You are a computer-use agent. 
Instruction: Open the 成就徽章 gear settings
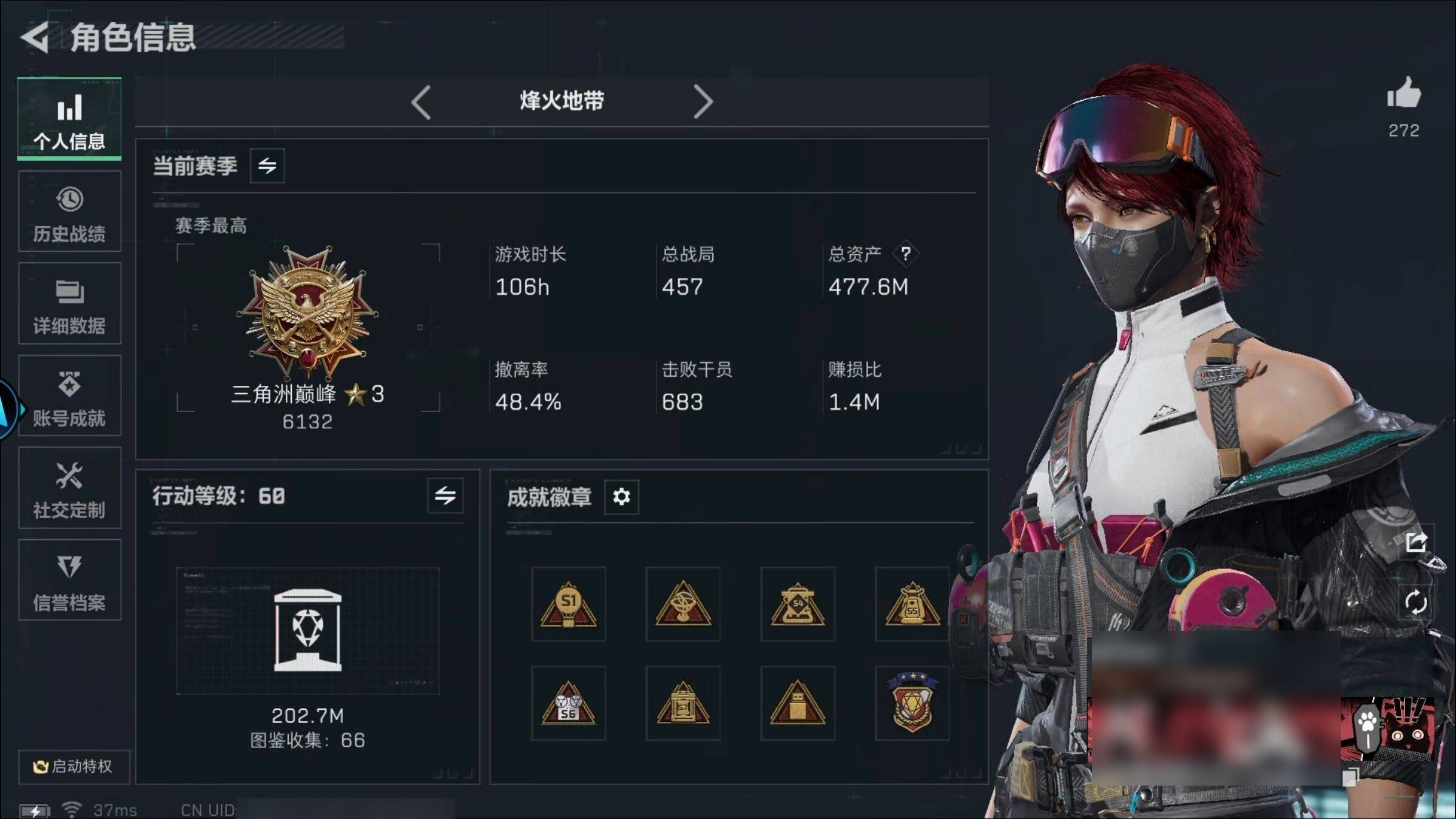[621, 497]
